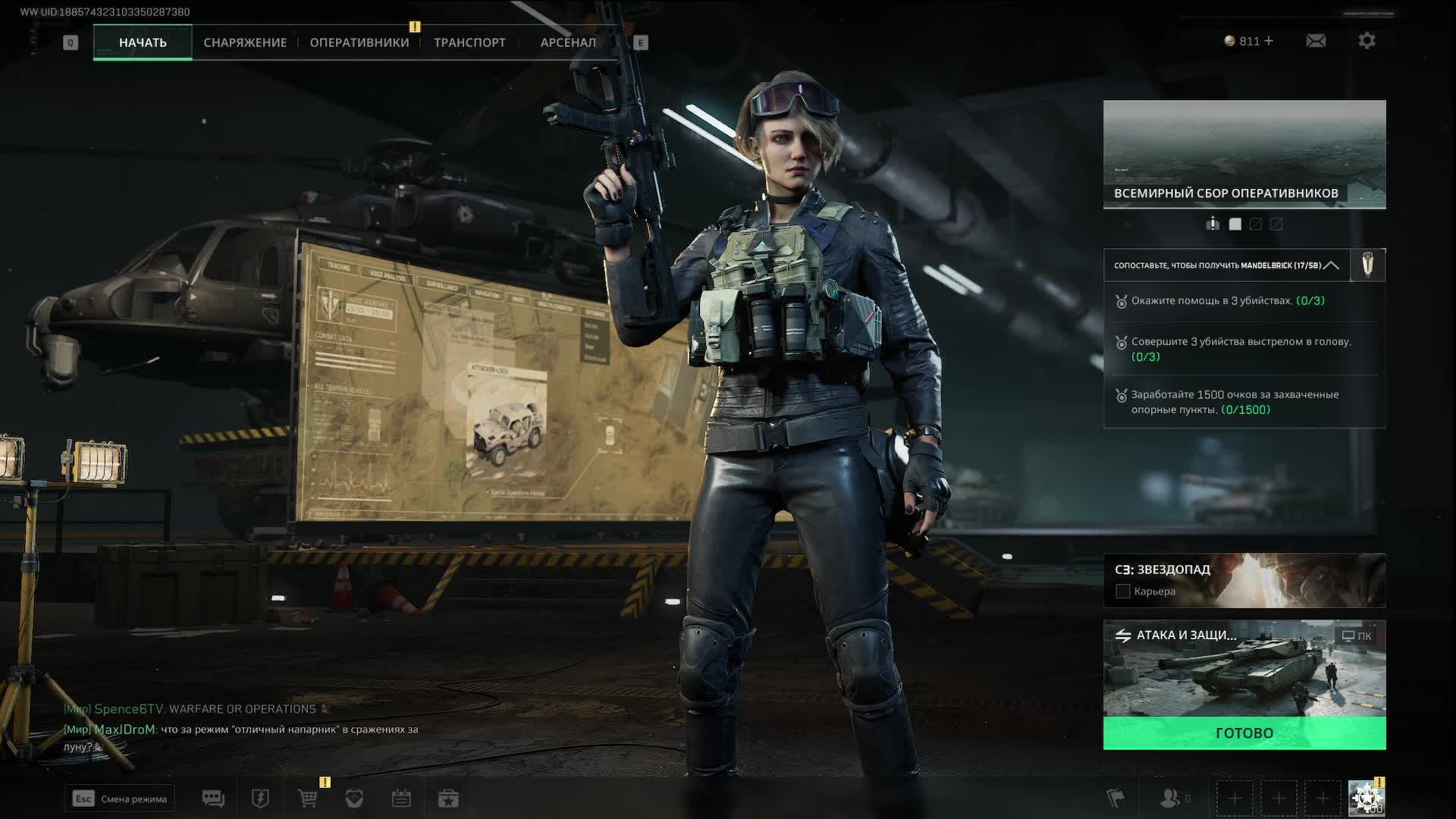Image resolution: width=1456 pixels, height=819 pixels.
Task: Open the shopping cart store
Action: 308,799
